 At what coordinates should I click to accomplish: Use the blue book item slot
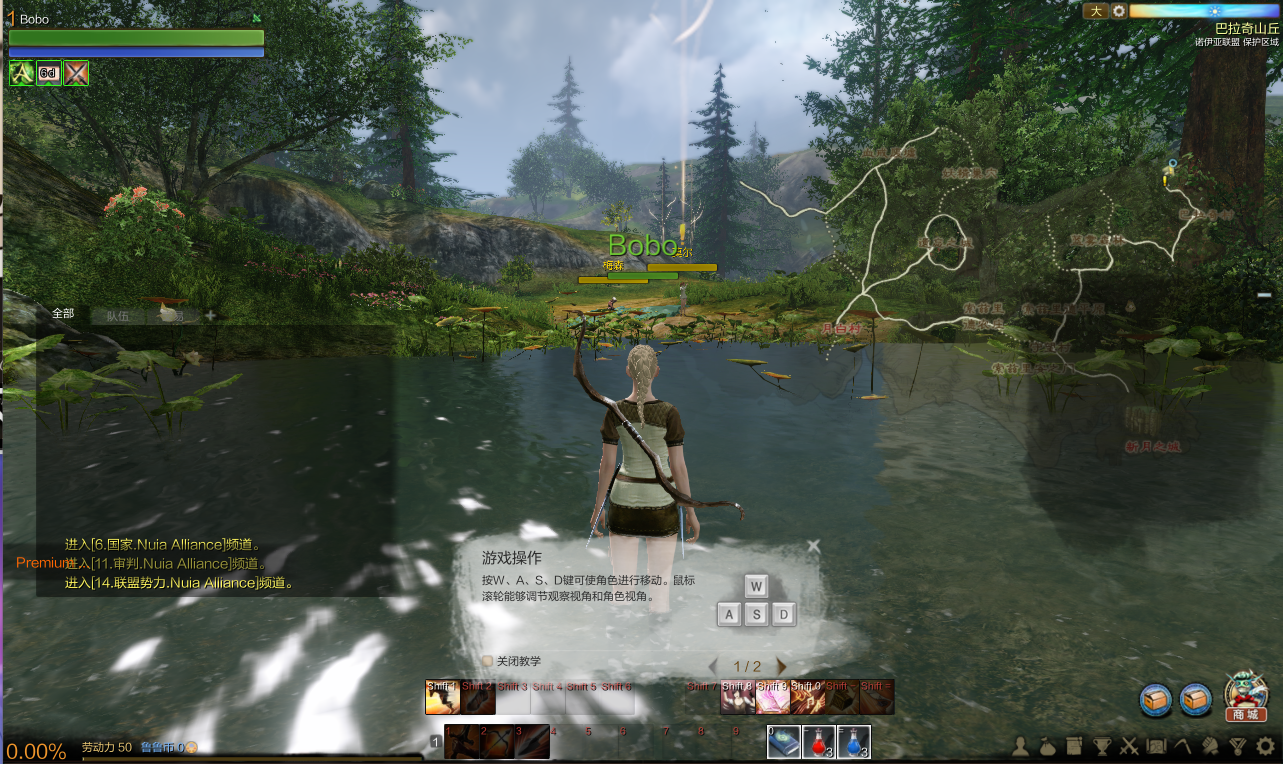pos(784,742)
